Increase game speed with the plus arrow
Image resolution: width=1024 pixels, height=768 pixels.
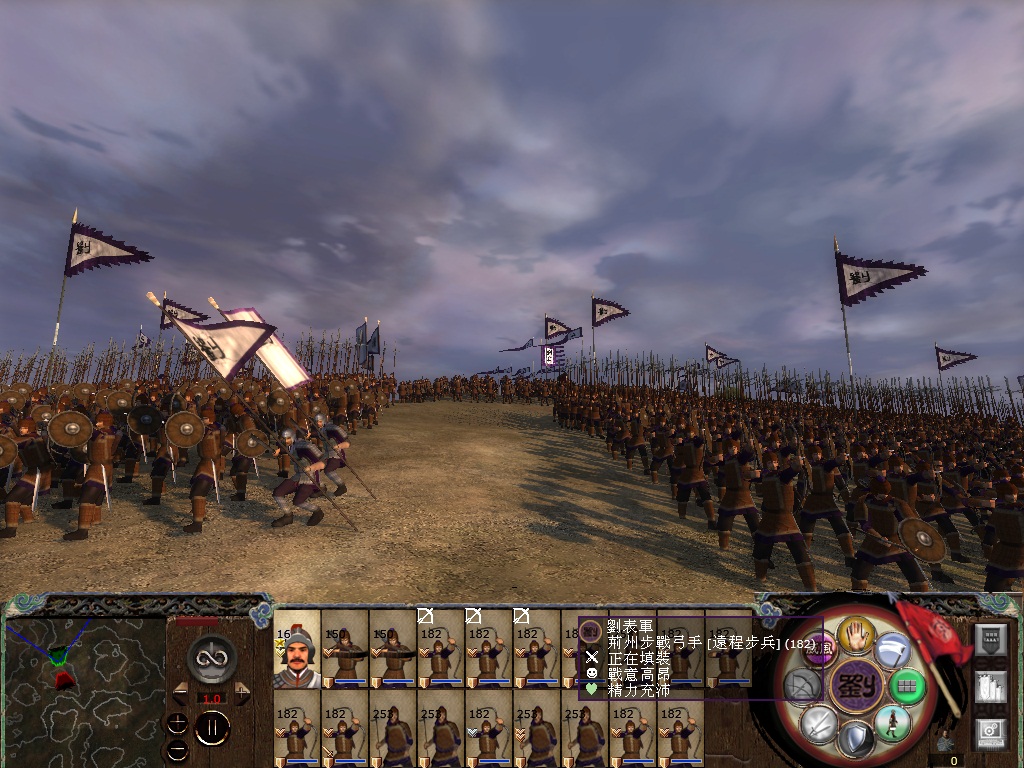click(242, 693)
